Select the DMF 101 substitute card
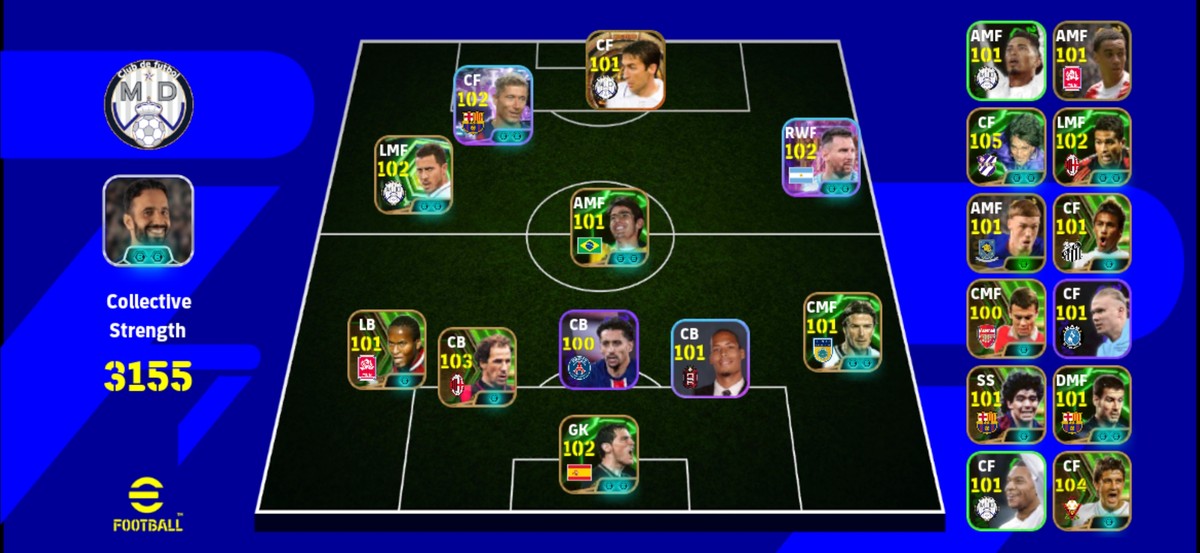Image resolution: width=1200 pixels, height=553 pixels. click(1092, 405)
